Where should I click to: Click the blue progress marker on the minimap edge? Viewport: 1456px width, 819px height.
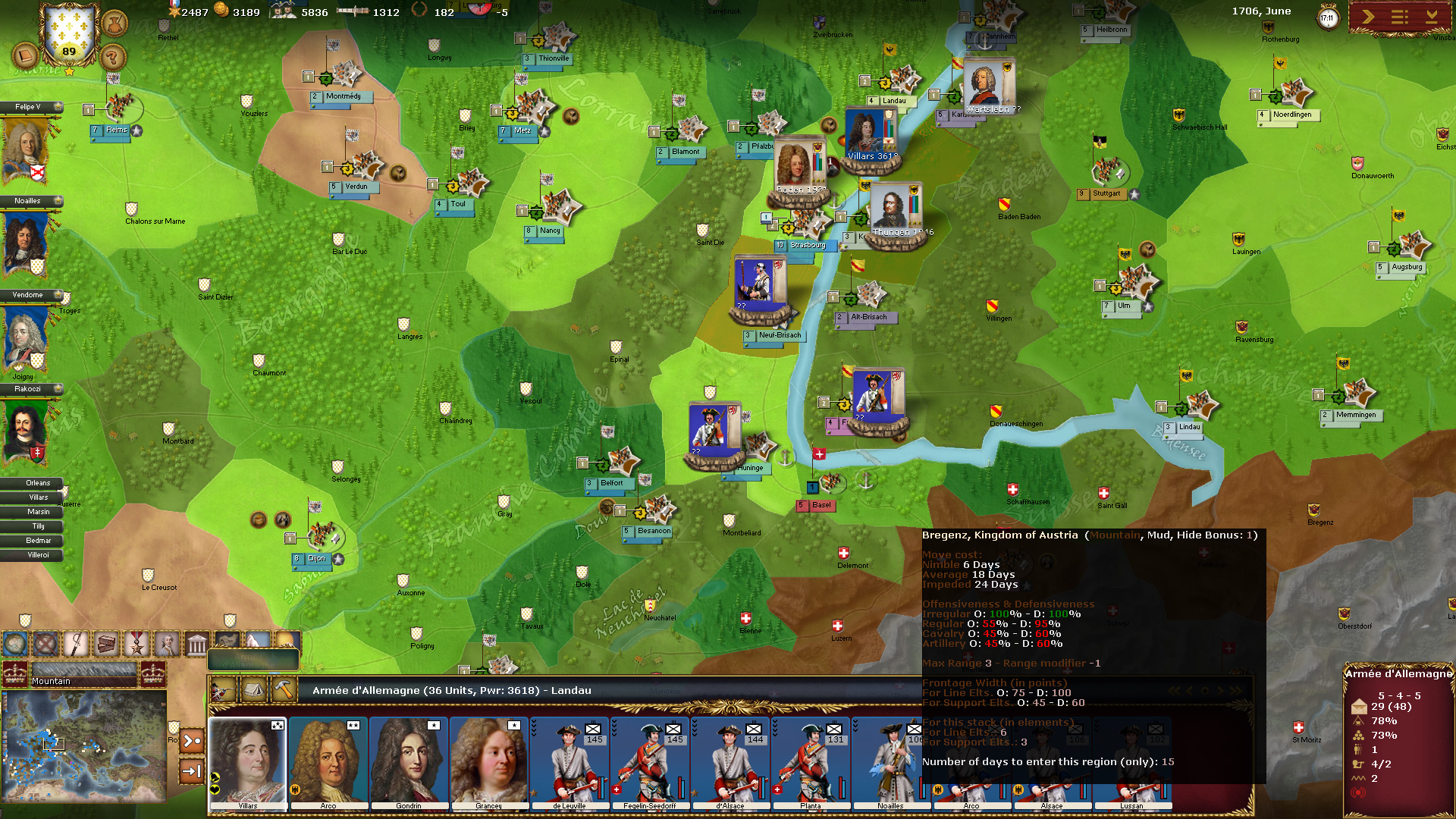[x=5, y=693]
